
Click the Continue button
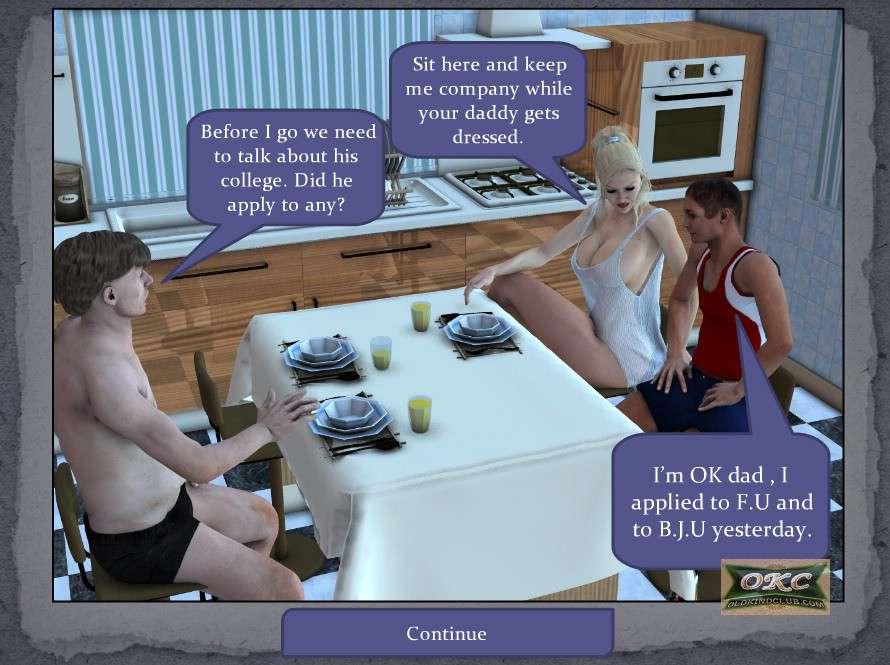click(x=446, y=633)
